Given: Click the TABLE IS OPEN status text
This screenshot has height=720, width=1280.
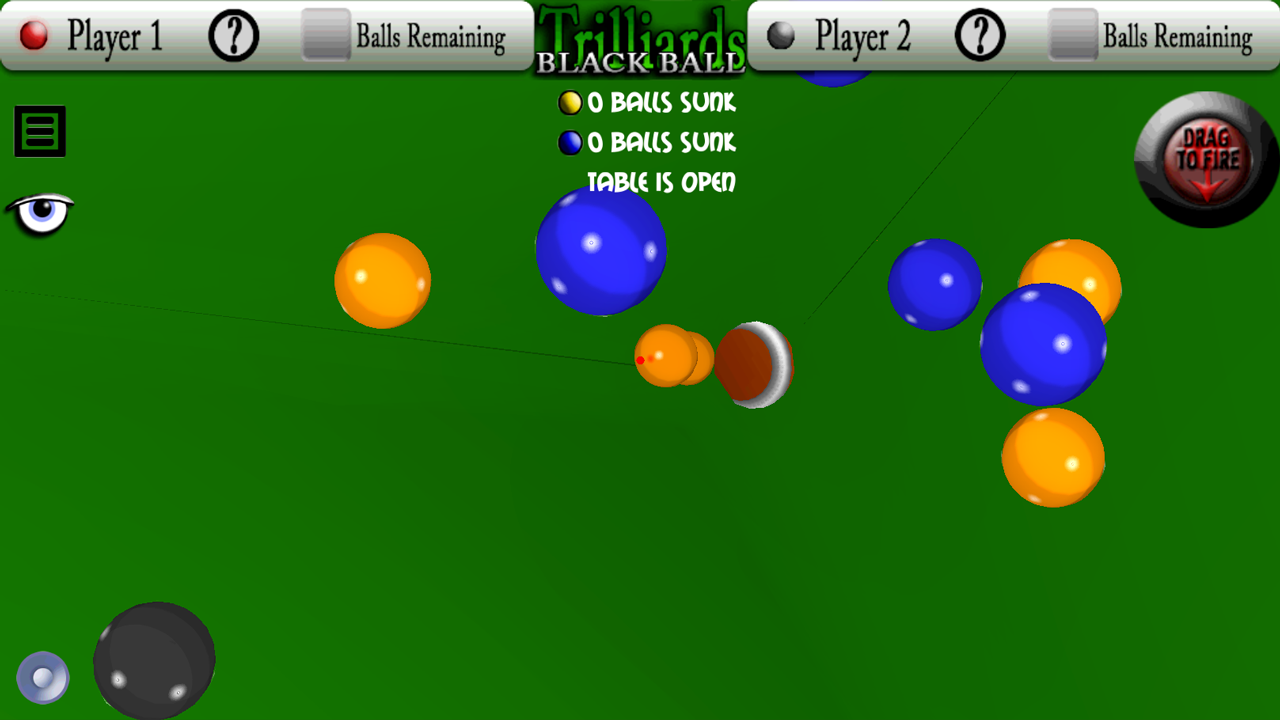Looking at the screenshot, I should pyautogui.click(x=662, y=183).
